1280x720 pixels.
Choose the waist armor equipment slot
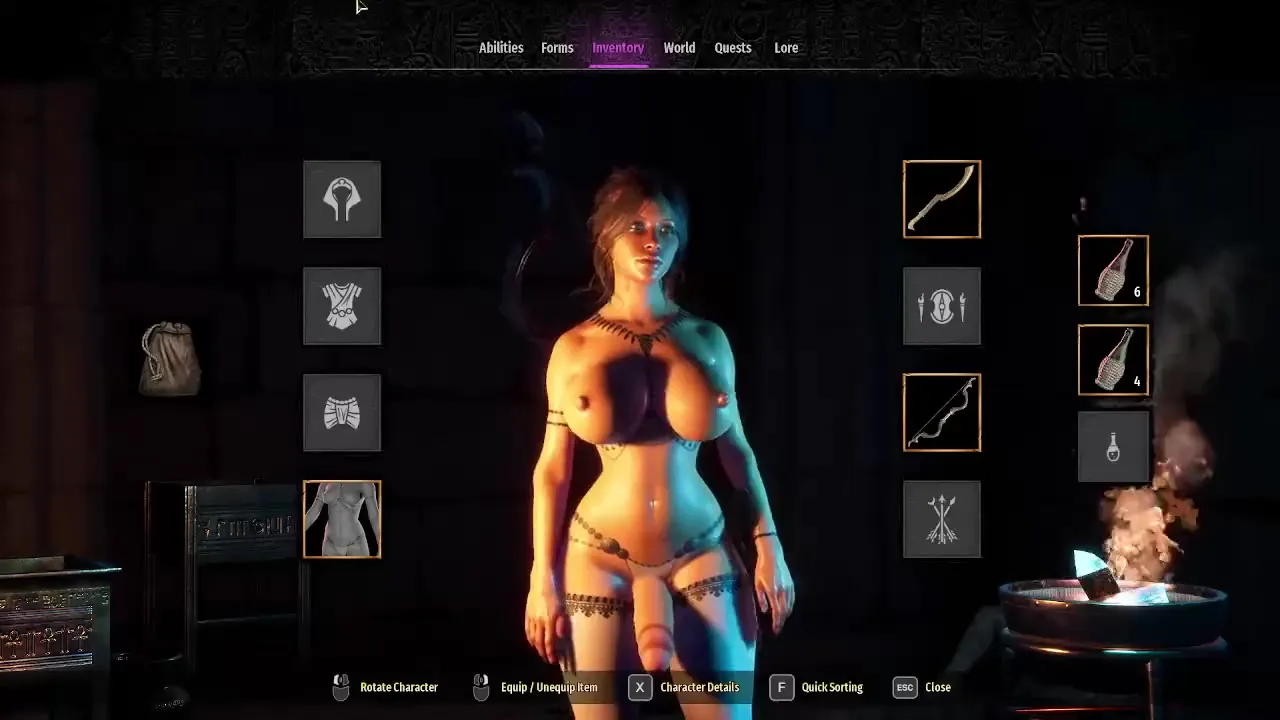342,413
